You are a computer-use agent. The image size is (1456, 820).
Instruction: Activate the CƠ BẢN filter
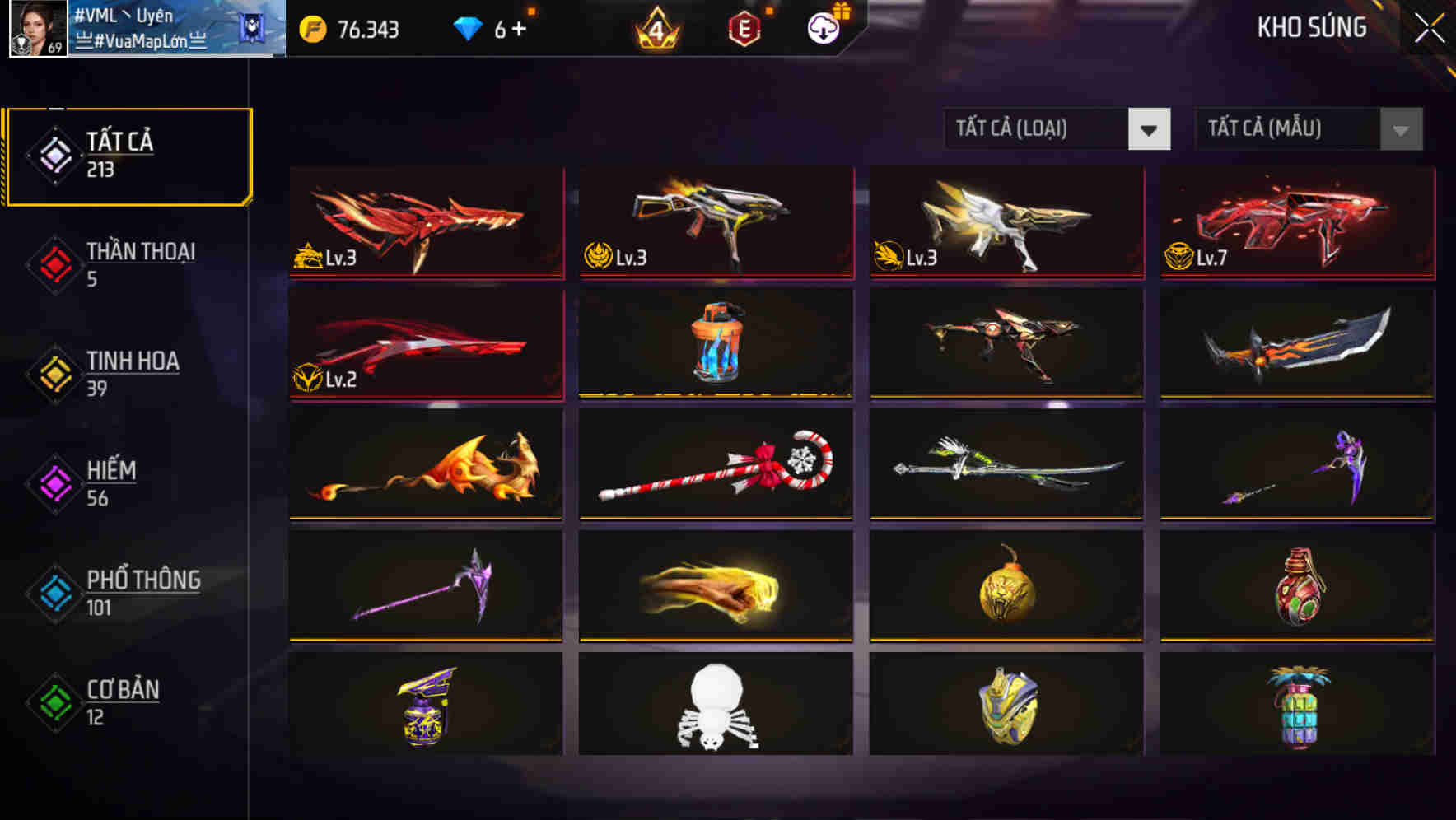[x=124, y=701]
